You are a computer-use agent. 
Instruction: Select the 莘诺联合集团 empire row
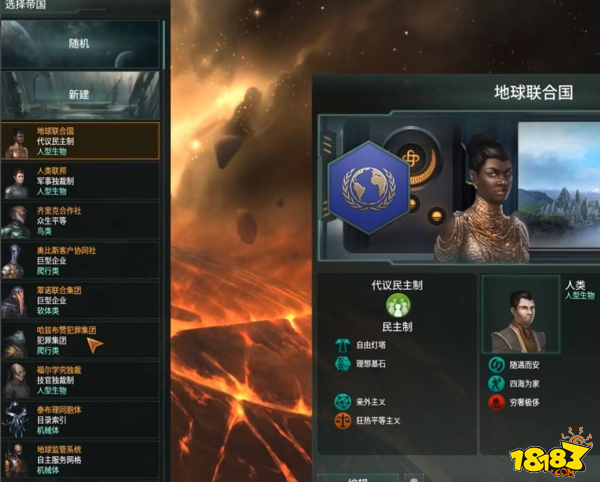[x=80, y=297]
